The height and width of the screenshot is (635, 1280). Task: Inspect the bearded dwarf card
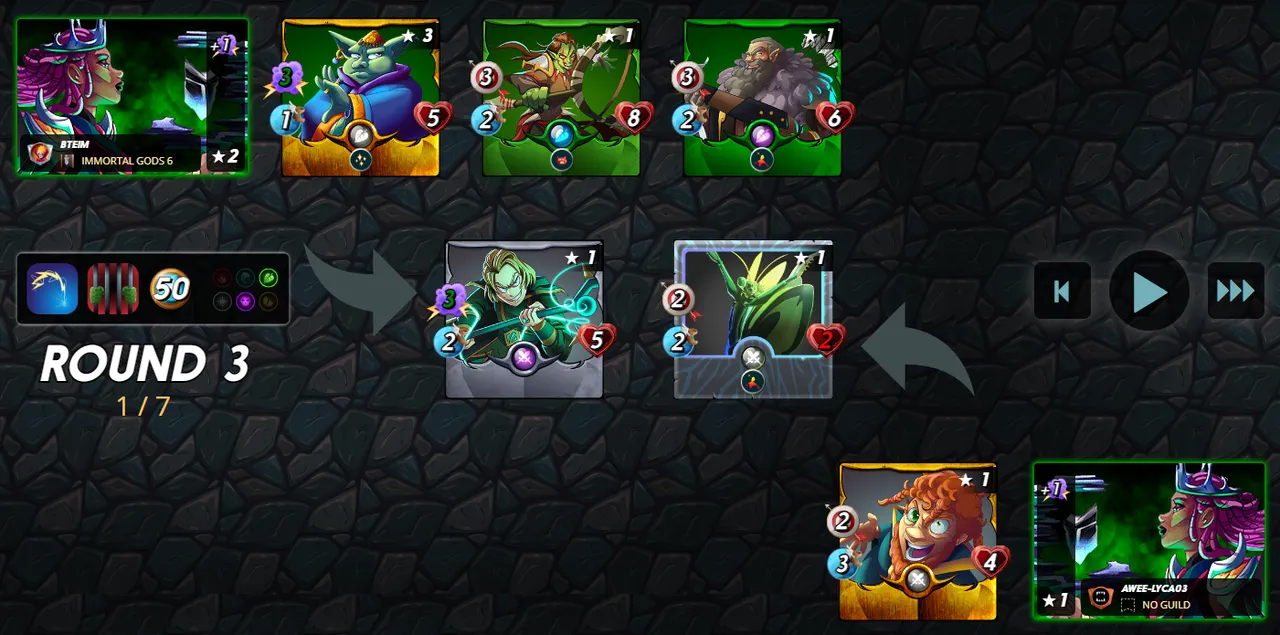click(762, 97)
